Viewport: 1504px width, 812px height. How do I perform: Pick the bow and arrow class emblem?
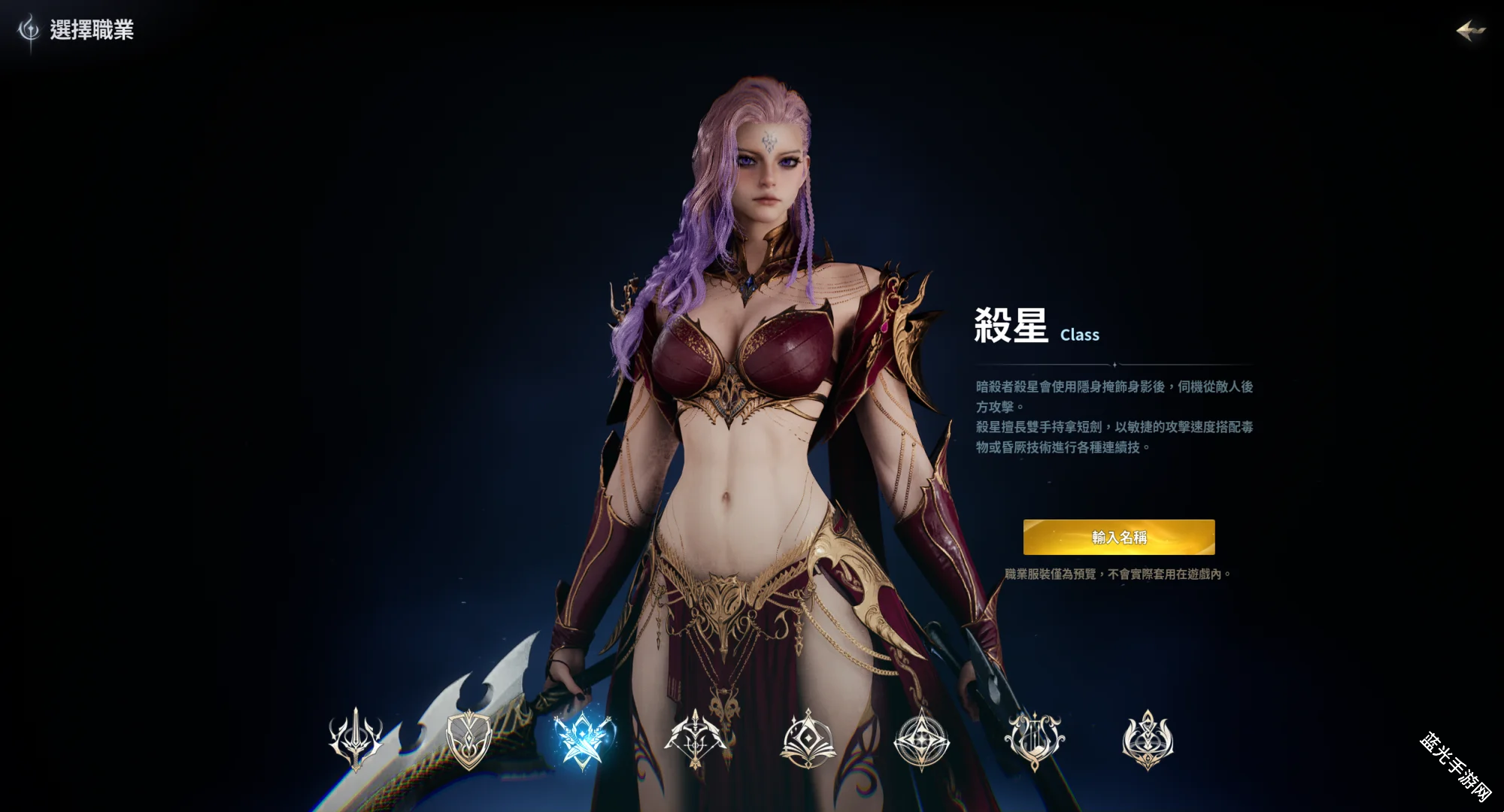pos(695,740)
